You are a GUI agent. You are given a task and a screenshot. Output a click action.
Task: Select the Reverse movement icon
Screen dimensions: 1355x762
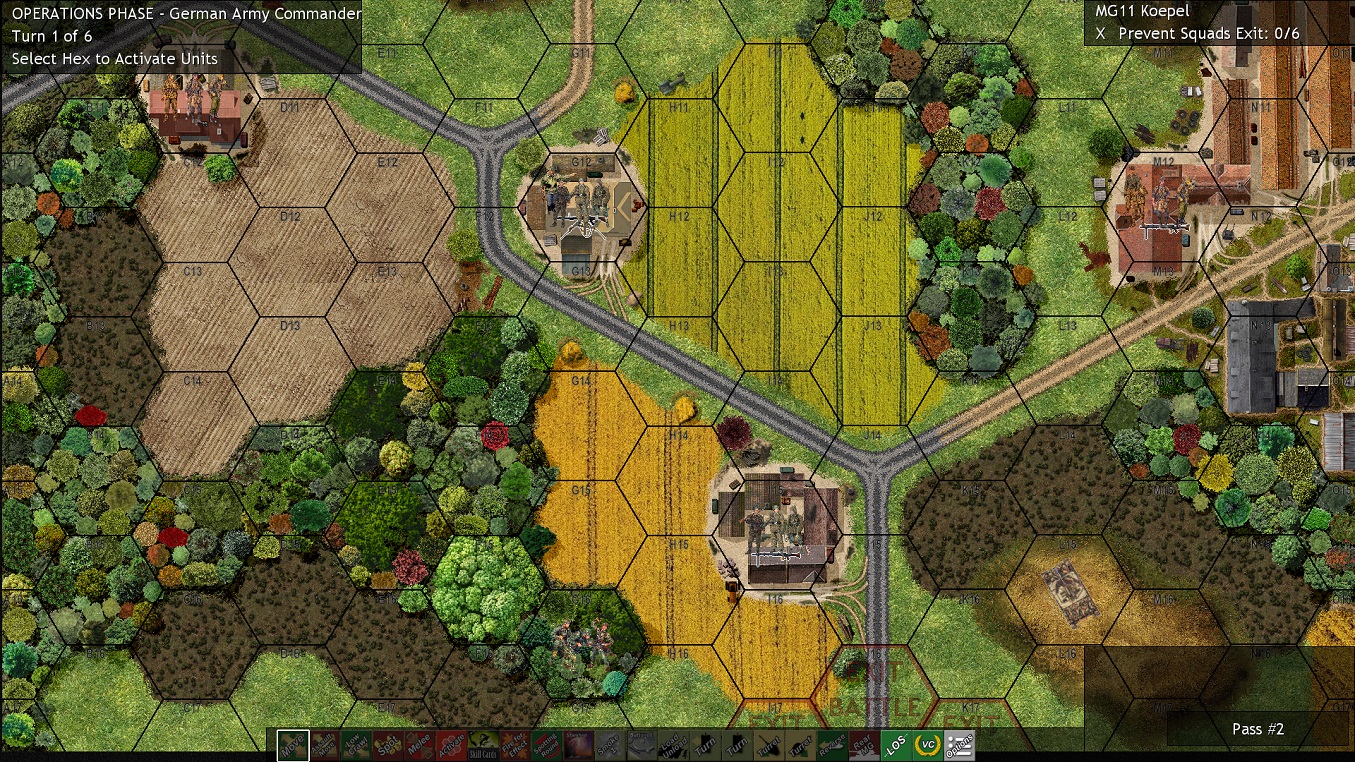pos(833,745)
